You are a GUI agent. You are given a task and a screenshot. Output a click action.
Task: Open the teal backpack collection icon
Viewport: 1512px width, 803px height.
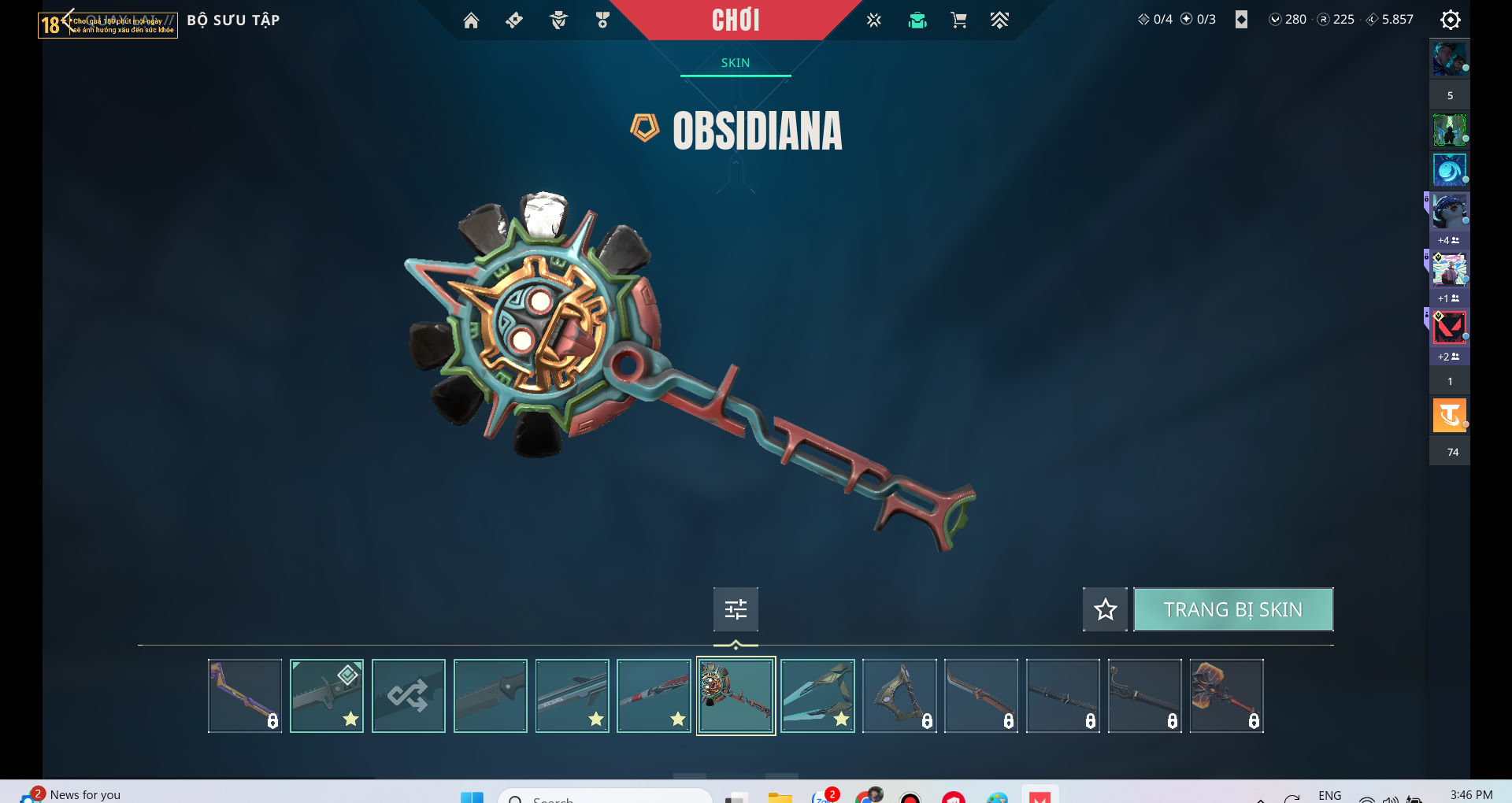click(x=917, y=20)
